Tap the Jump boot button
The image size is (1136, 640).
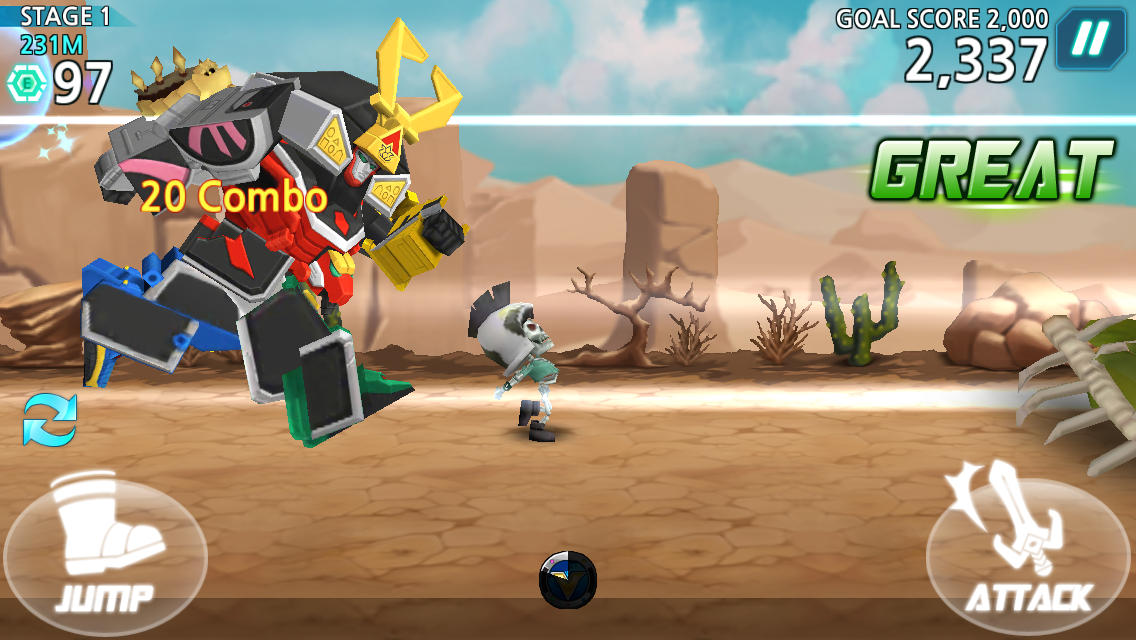pos(105,552)
